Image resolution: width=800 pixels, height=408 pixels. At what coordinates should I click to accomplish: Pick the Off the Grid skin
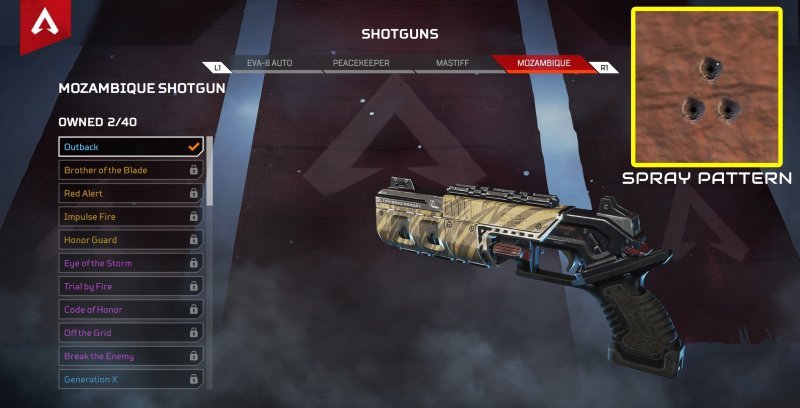[x=130, y=332]
